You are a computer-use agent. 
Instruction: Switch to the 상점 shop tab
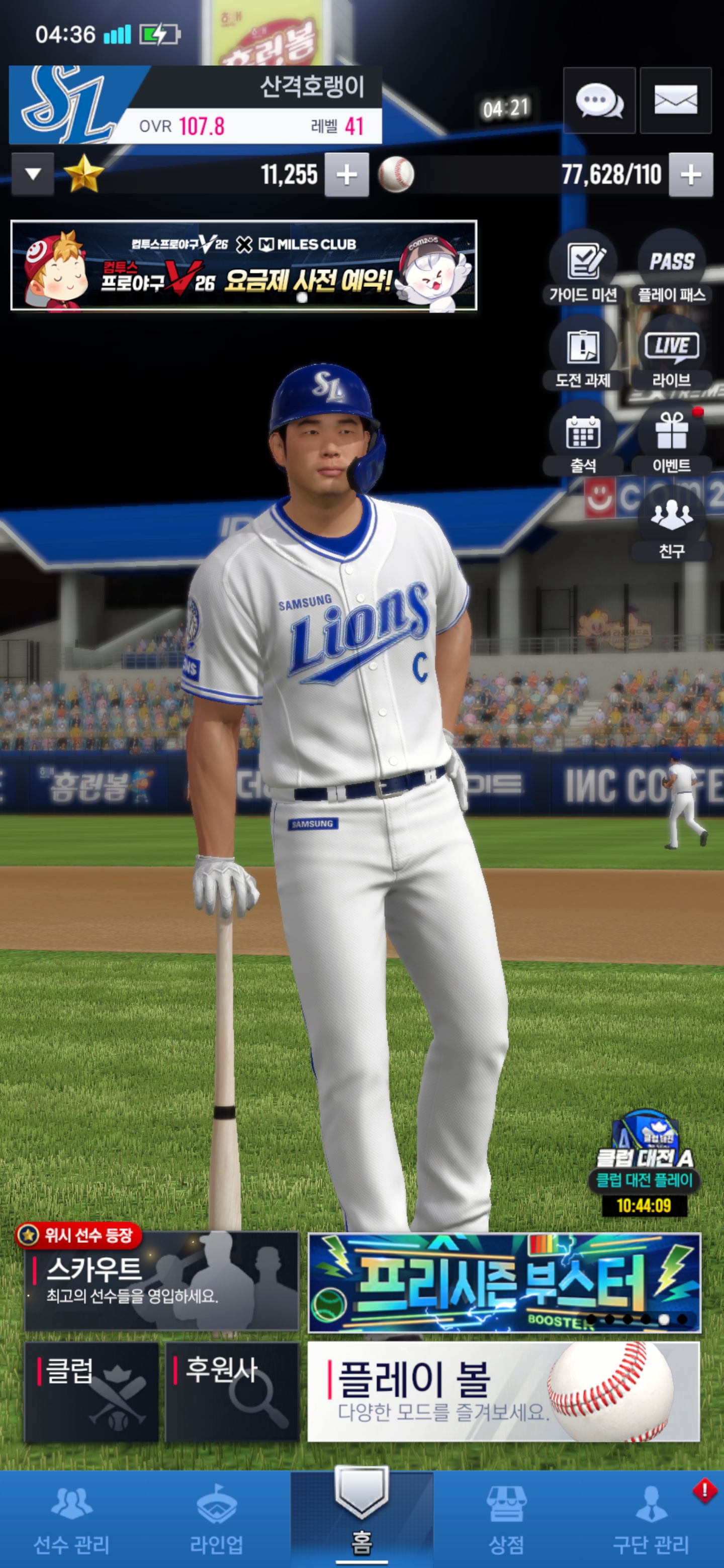point(506,1519)
